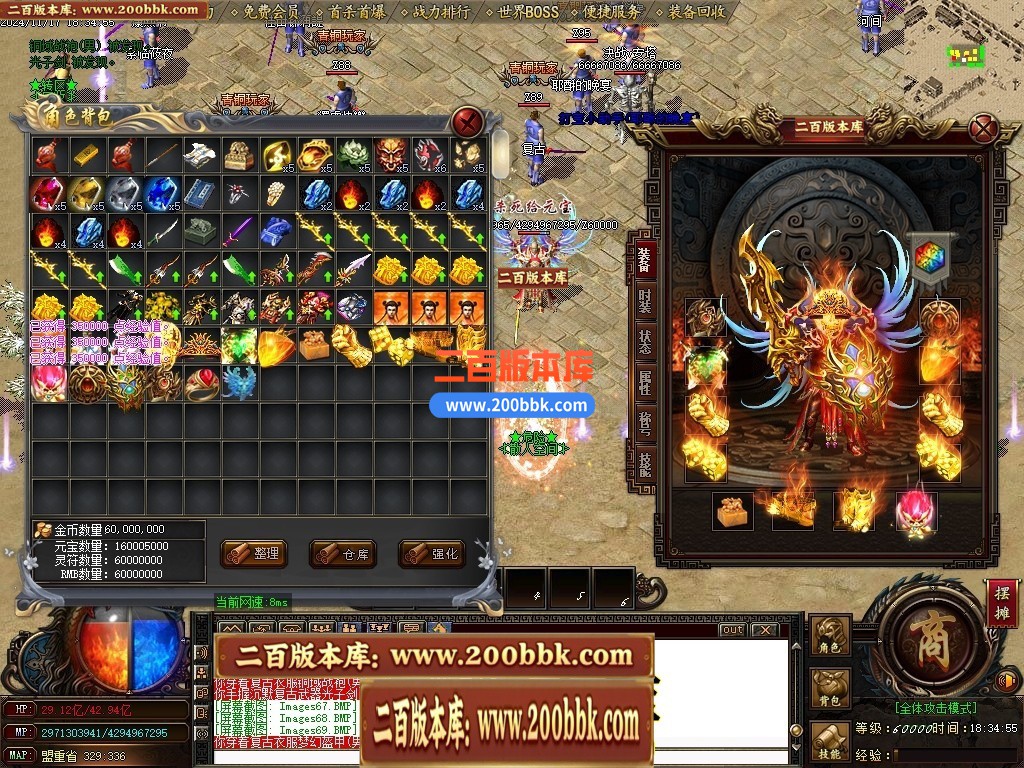The image size is (1024, 768).
Task: Open the 仓库 warehouse
Action: click(x=343, y=553)
